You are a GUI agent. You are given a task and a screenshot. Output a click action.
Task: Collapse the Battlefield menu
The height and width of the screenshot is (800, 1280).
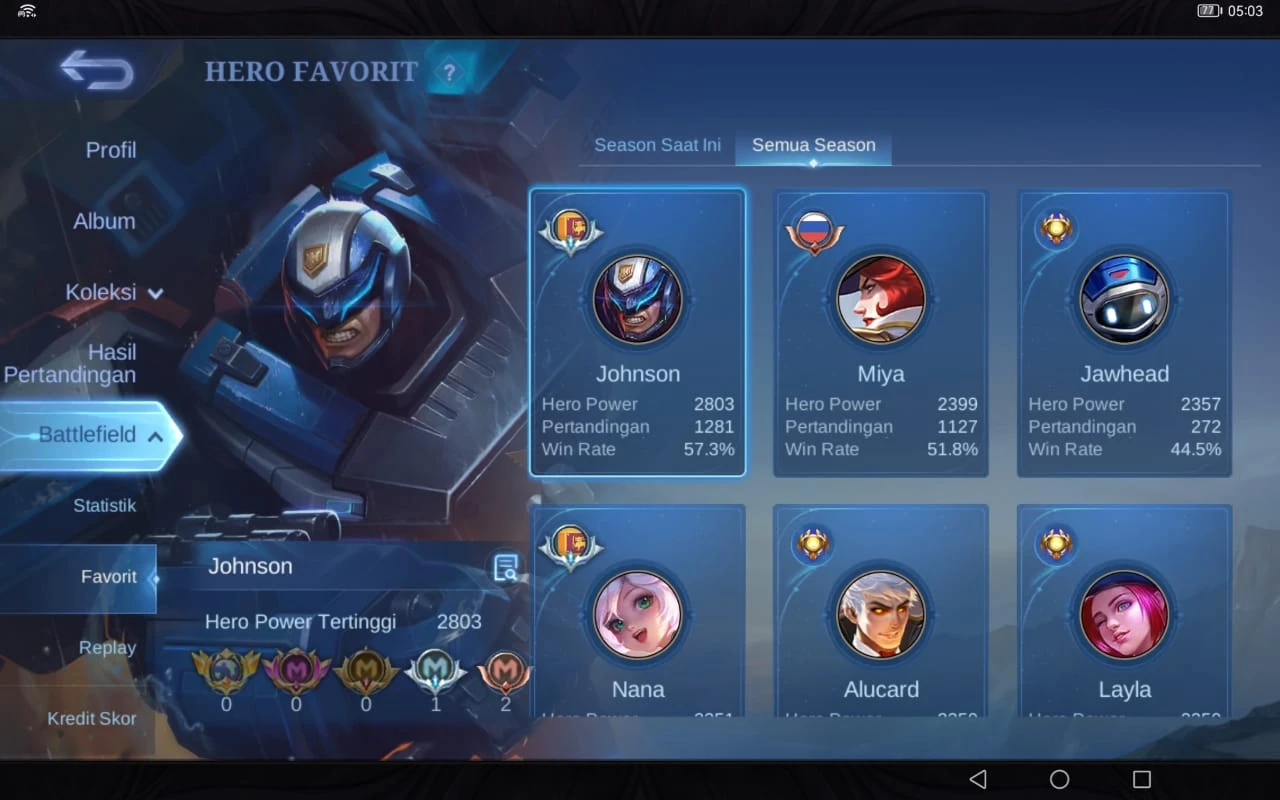(x=100, y=435)
